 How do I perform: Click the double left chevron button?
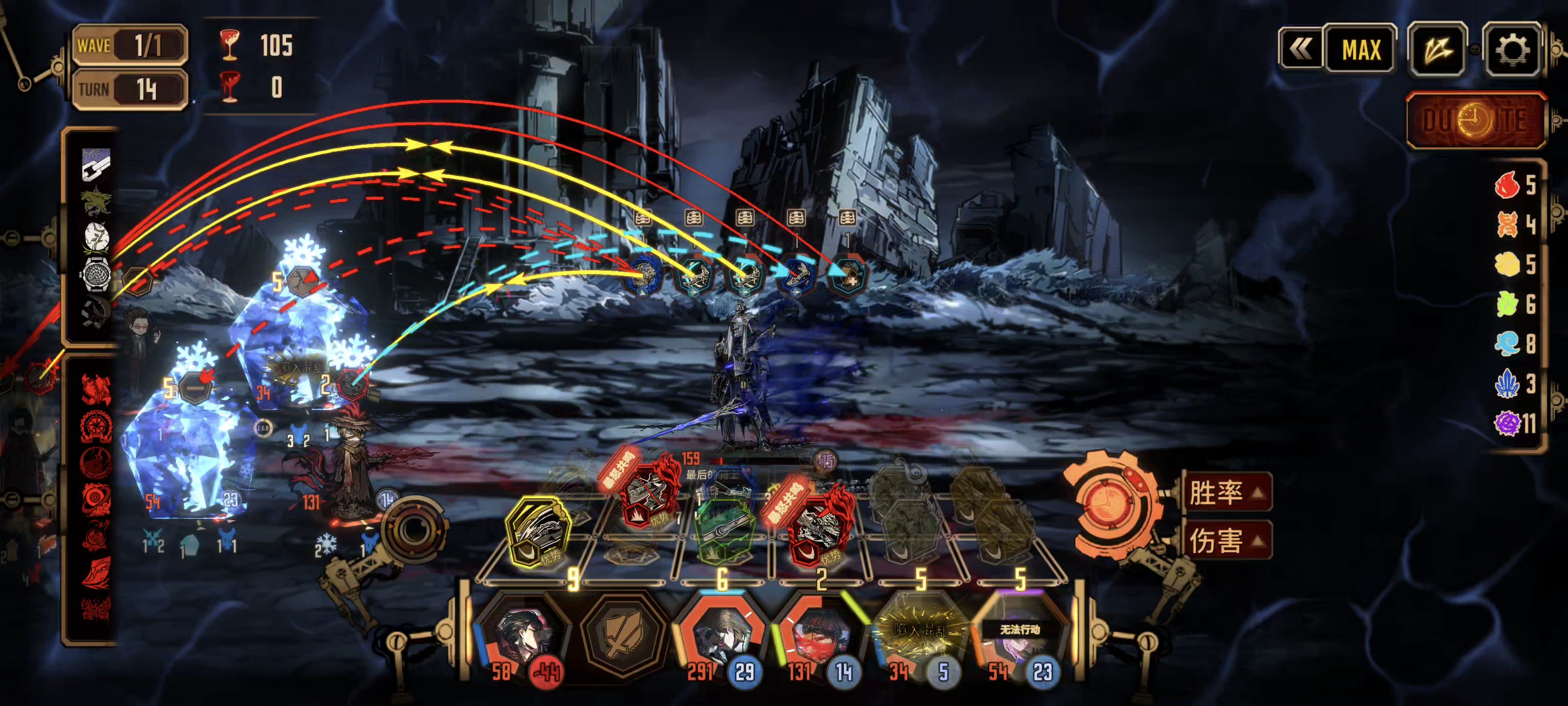(1300, 50)
